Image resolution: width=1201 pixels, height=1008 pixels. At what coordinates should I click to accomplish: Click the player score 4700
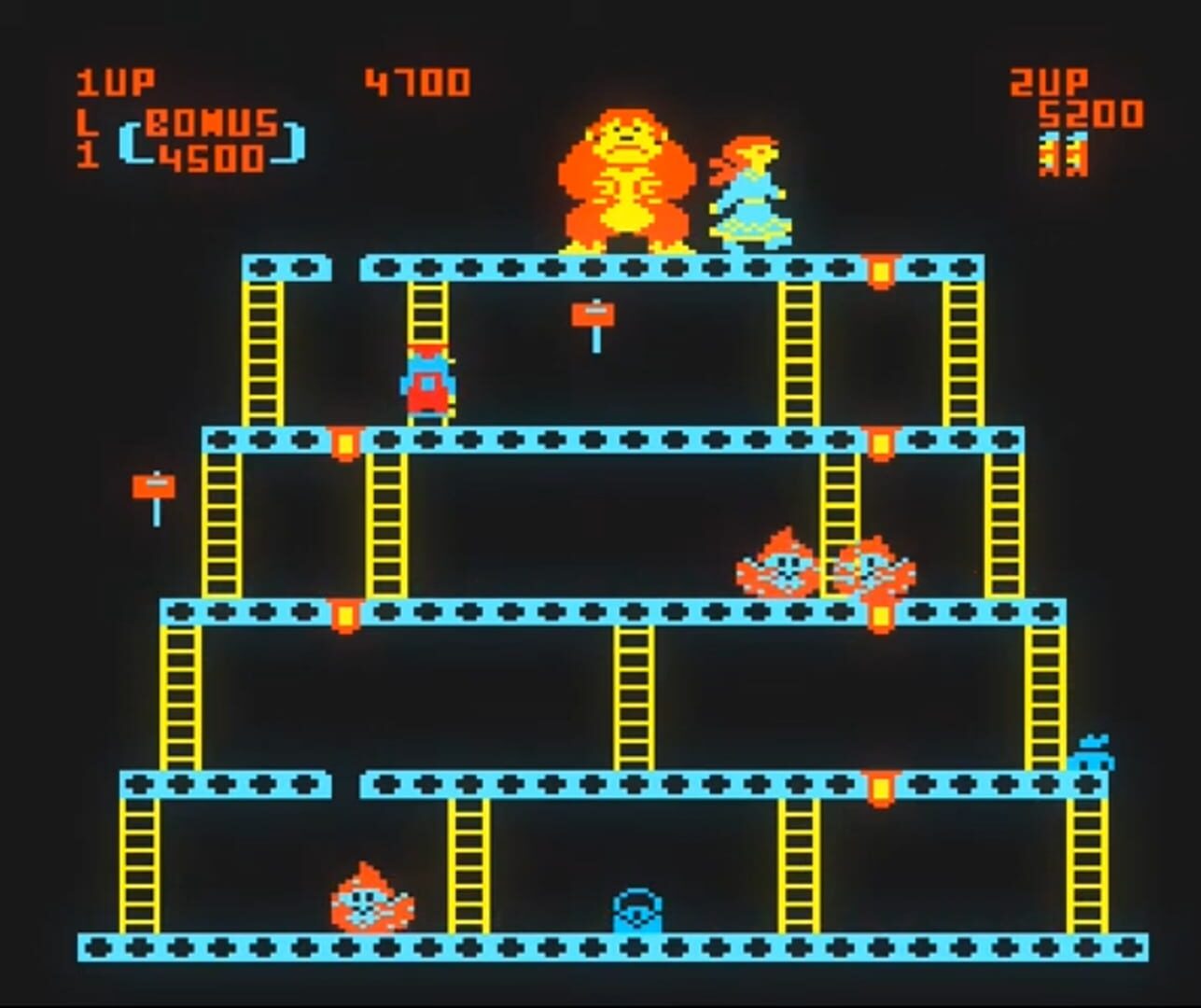point(416,81)
